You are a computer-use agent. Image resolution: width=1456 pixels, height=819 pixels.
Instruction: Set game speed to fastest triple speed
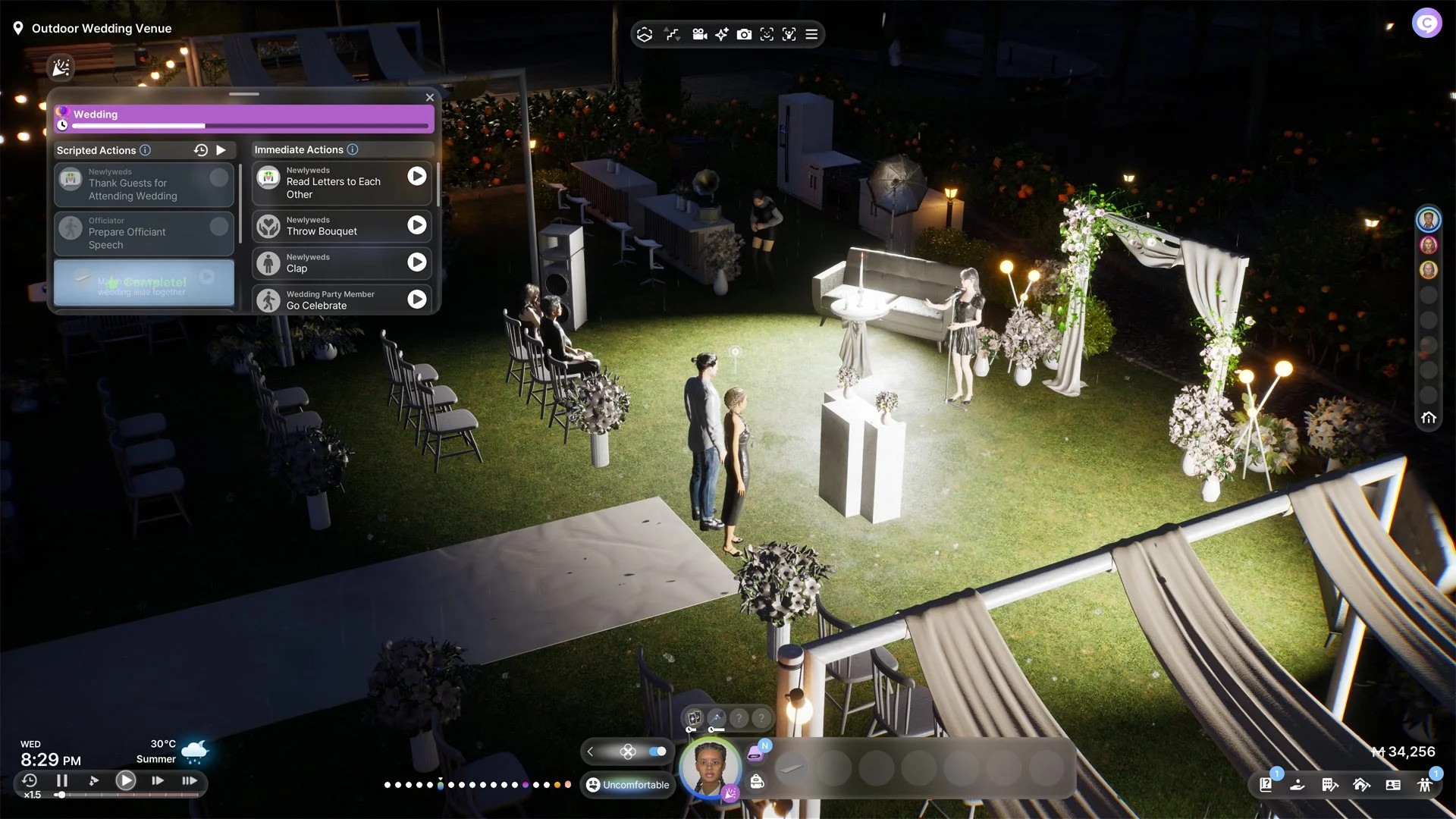[x=190, y=780]
